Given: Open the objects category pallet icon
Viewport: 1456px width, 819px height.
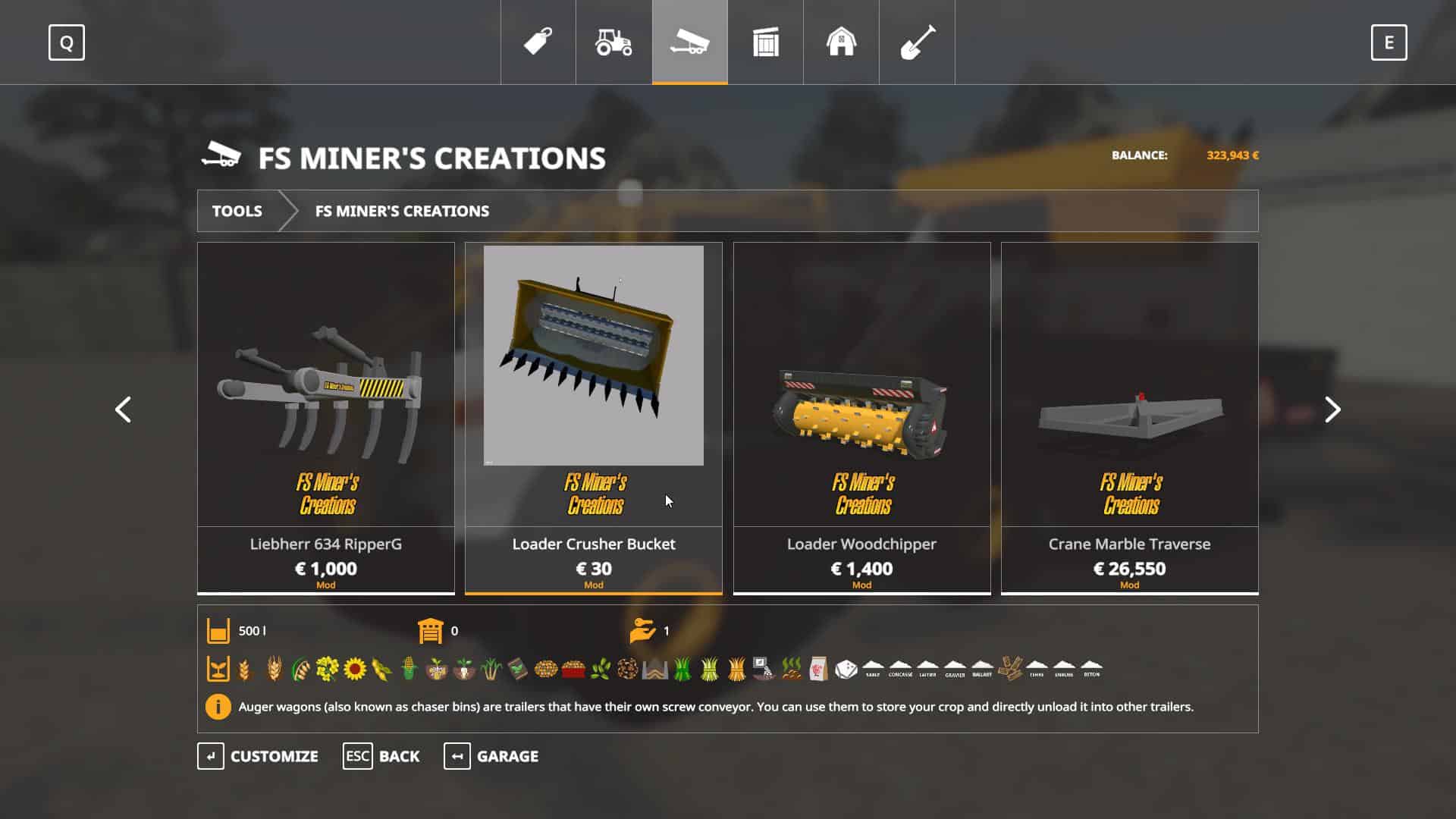Looking at the screenshot, I should [764, 43].
